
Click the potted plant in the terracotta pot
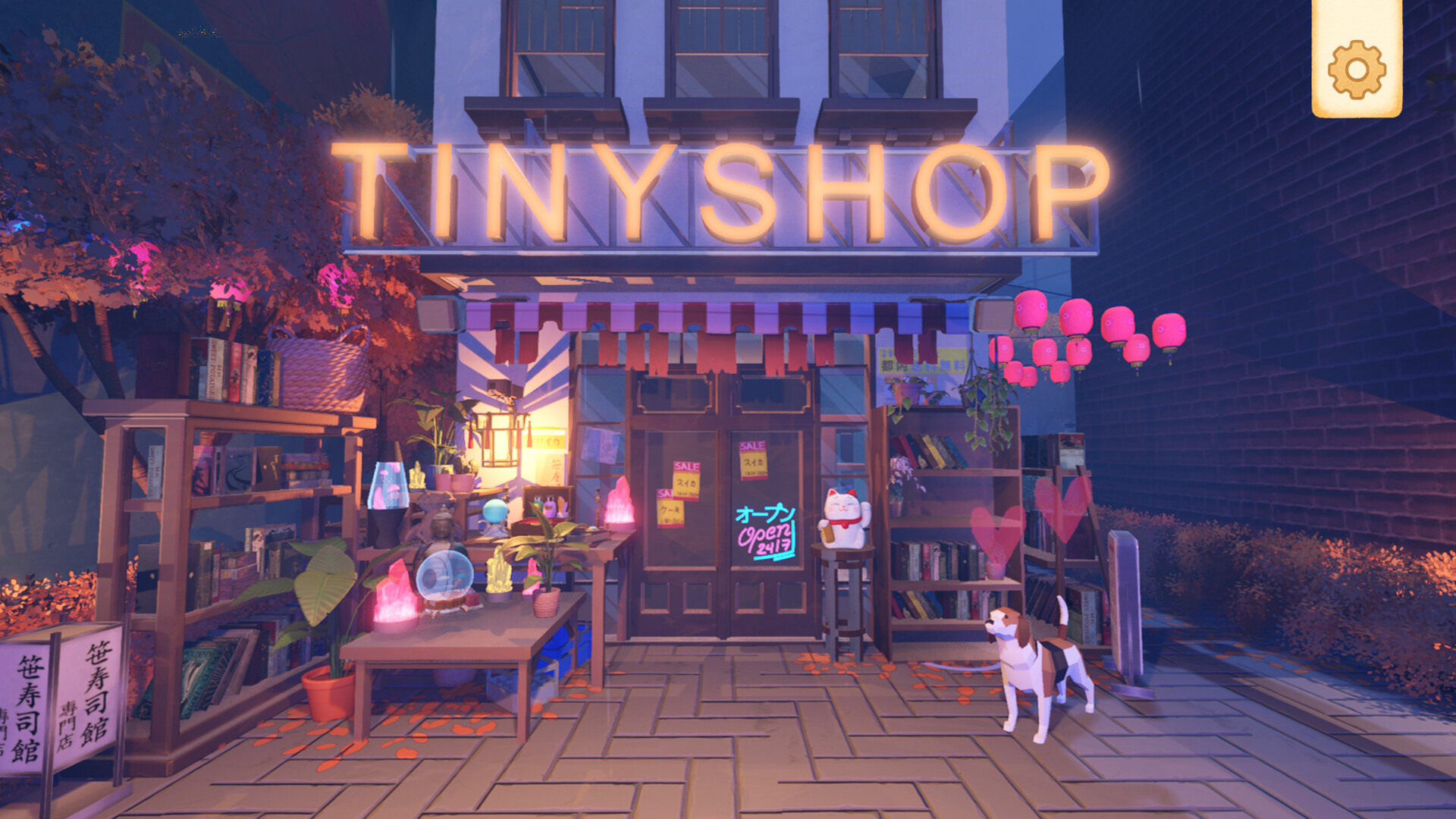pos(330,686)
